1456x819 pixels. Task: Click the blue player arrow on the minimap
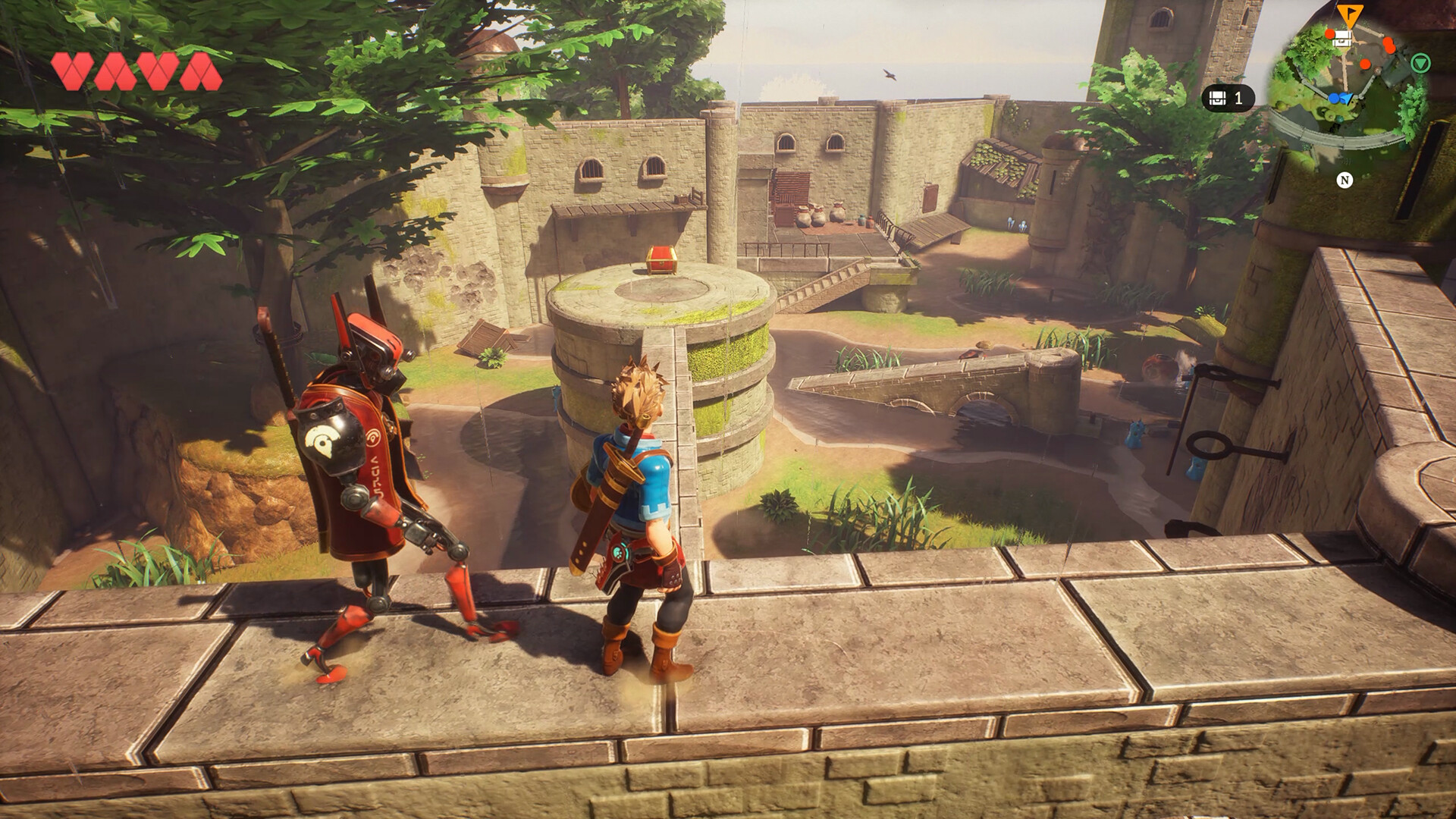1345,97
